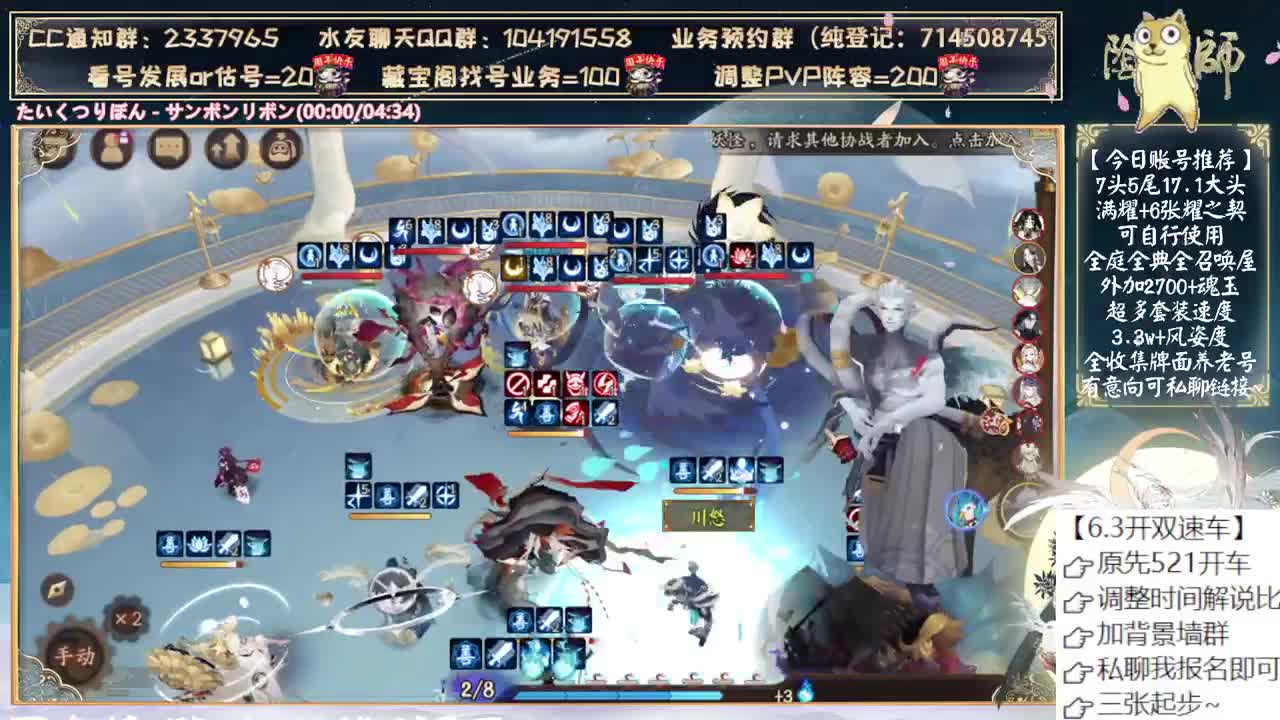Image resolution: width=1280 pixels, height=720 pixels.
Task: Click the blue-framed shikigami avatar at right column bottom
Action: (962, 509)
